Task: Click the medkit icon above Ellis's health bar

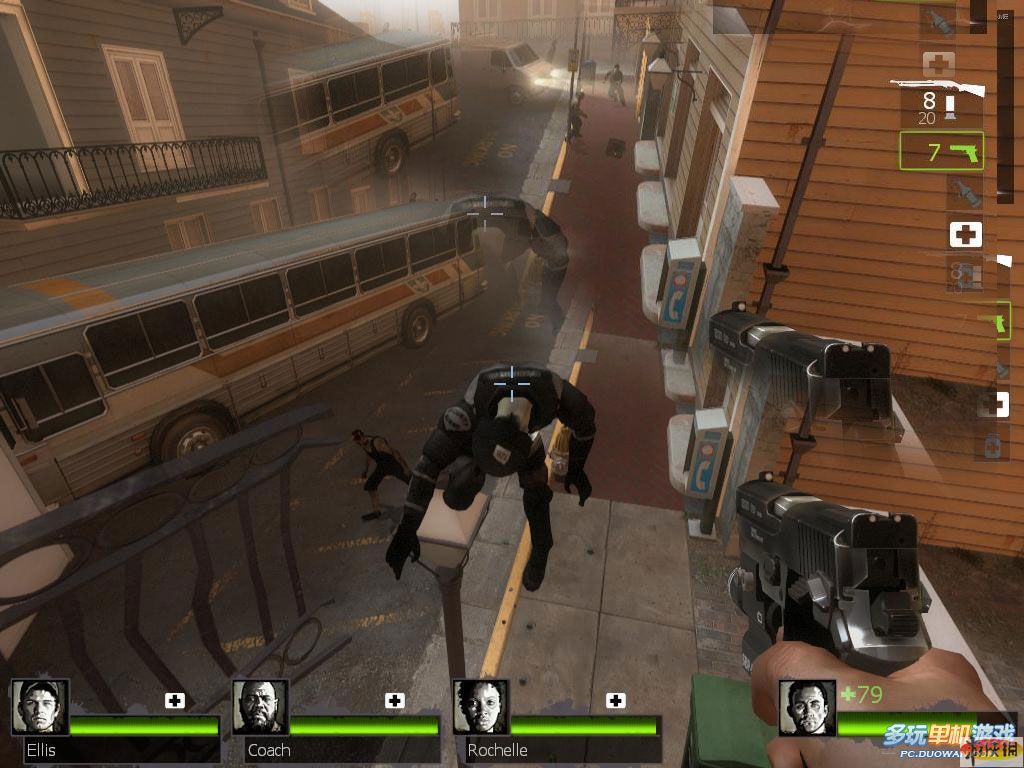Action: click(x=175, y=700)
